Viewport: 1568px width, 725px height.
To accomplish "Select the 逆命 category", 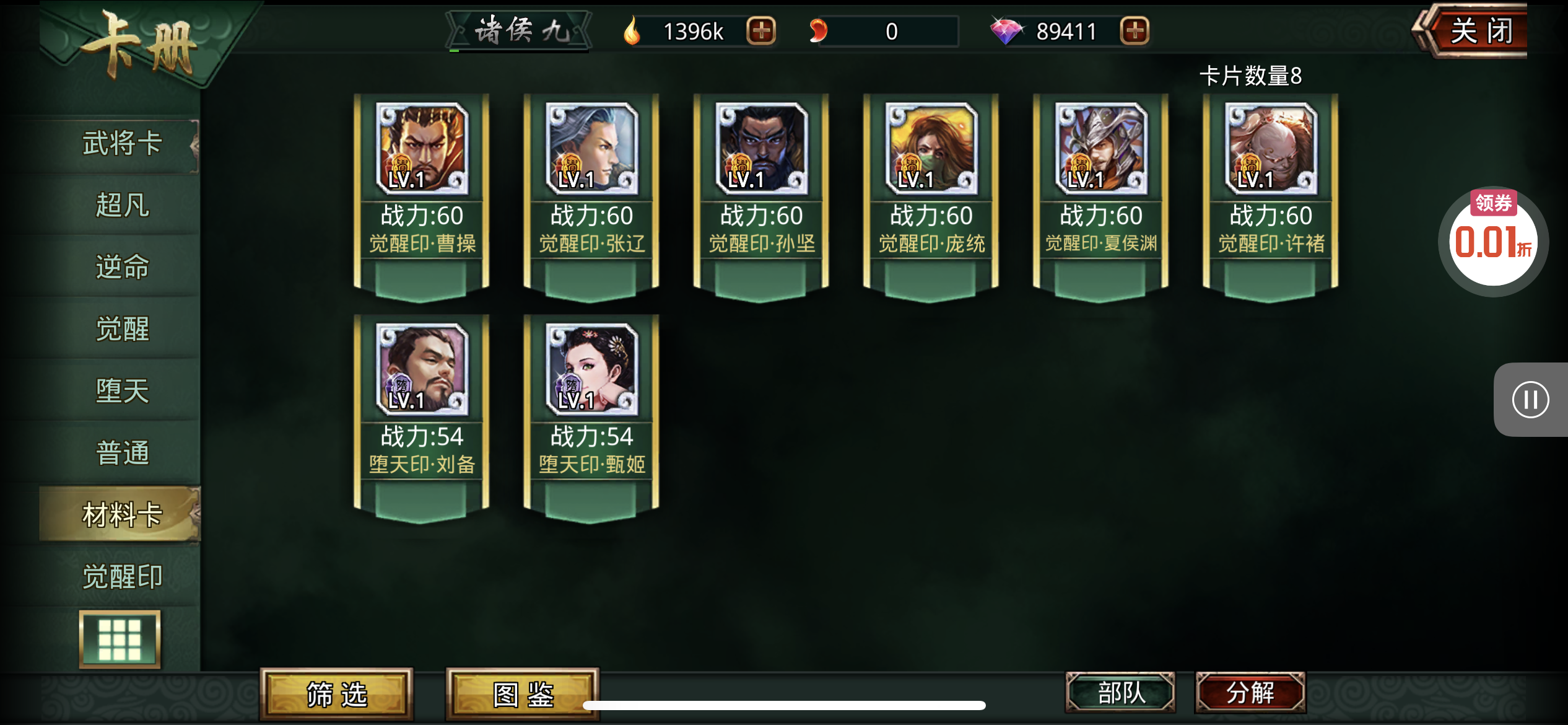I will pyautogui.click(x=122, y=267).
